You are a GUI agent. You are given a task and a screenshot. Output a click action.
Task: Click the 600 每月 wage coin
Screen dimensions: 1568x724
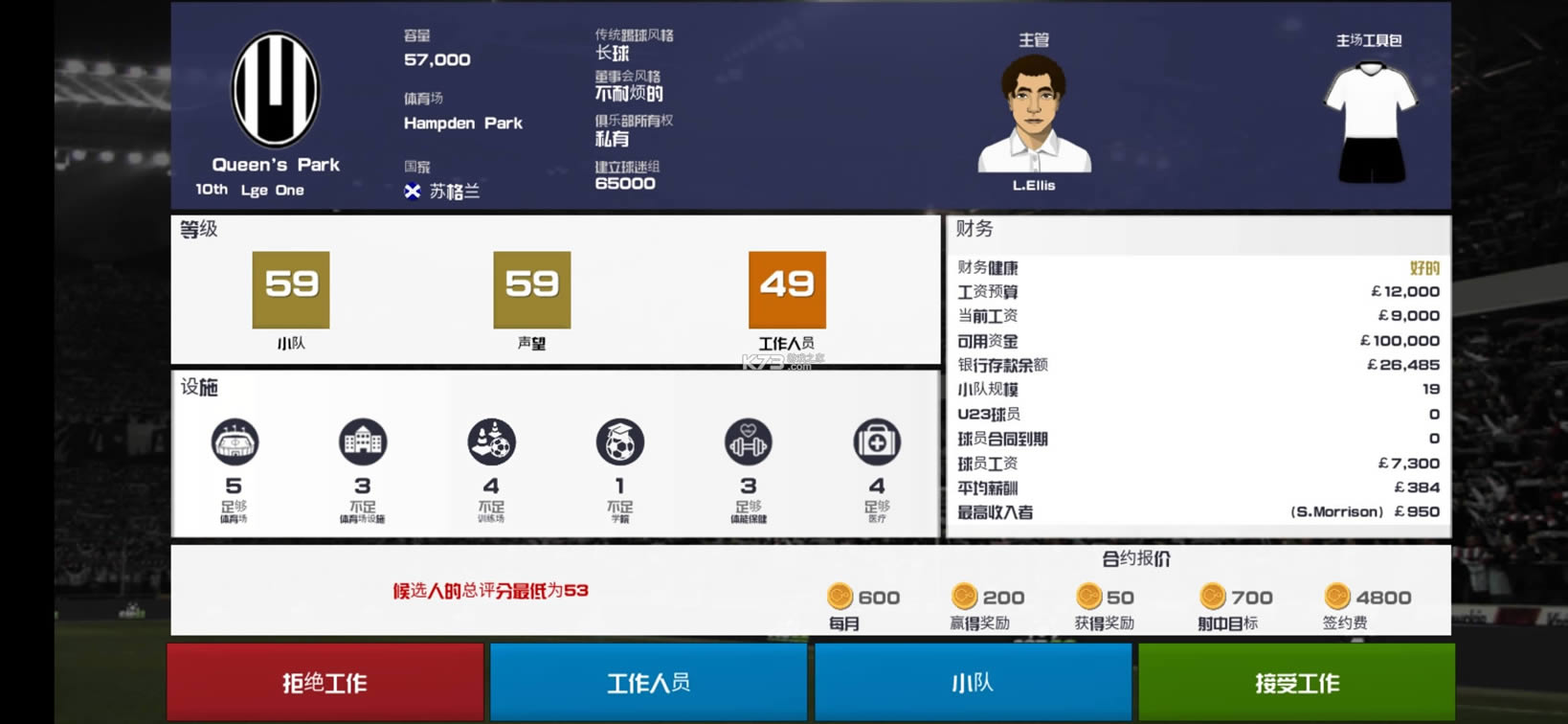pos(841,597)
